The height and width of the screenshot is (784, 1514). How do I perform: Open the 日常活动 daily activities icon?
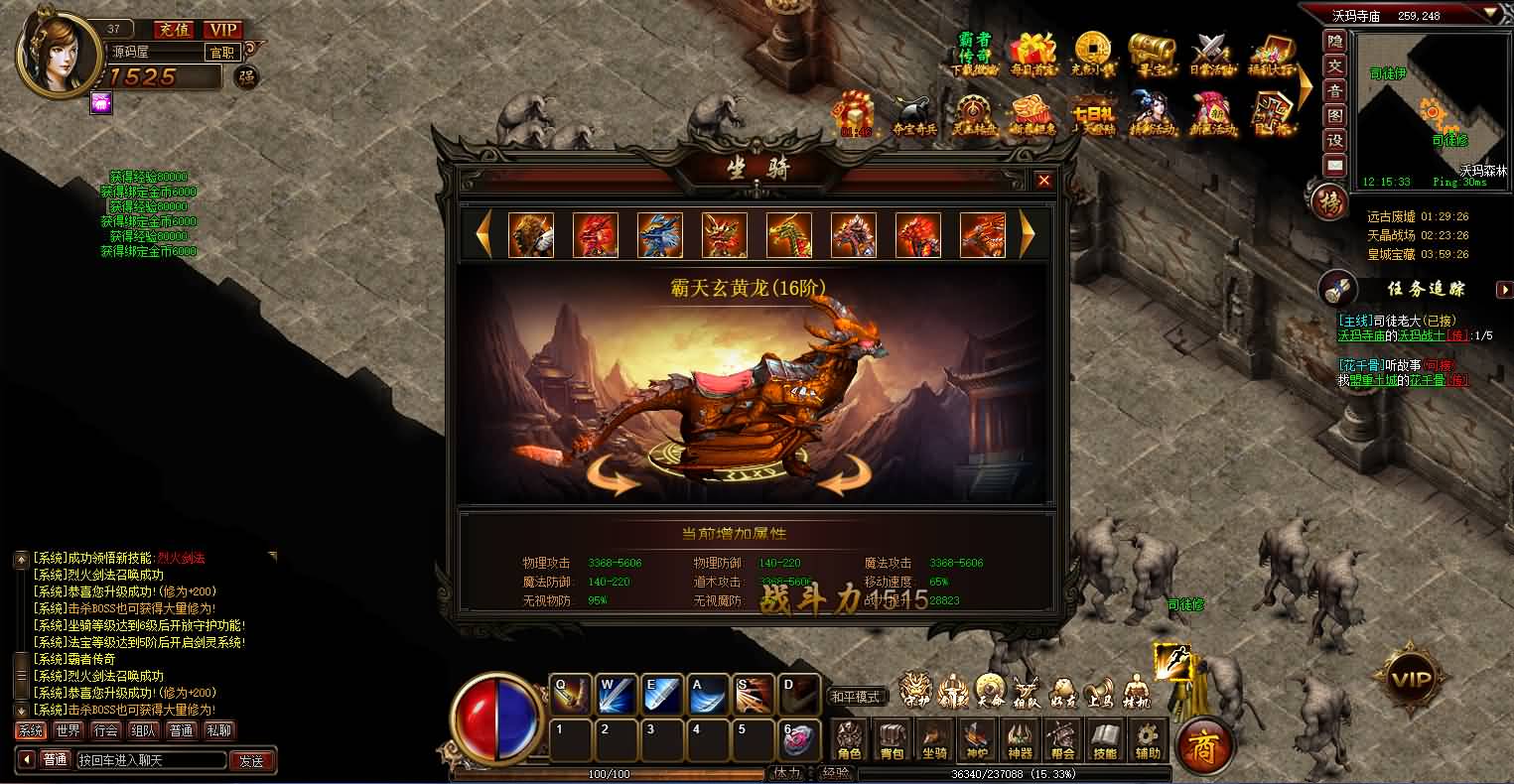click(1211, 54)
